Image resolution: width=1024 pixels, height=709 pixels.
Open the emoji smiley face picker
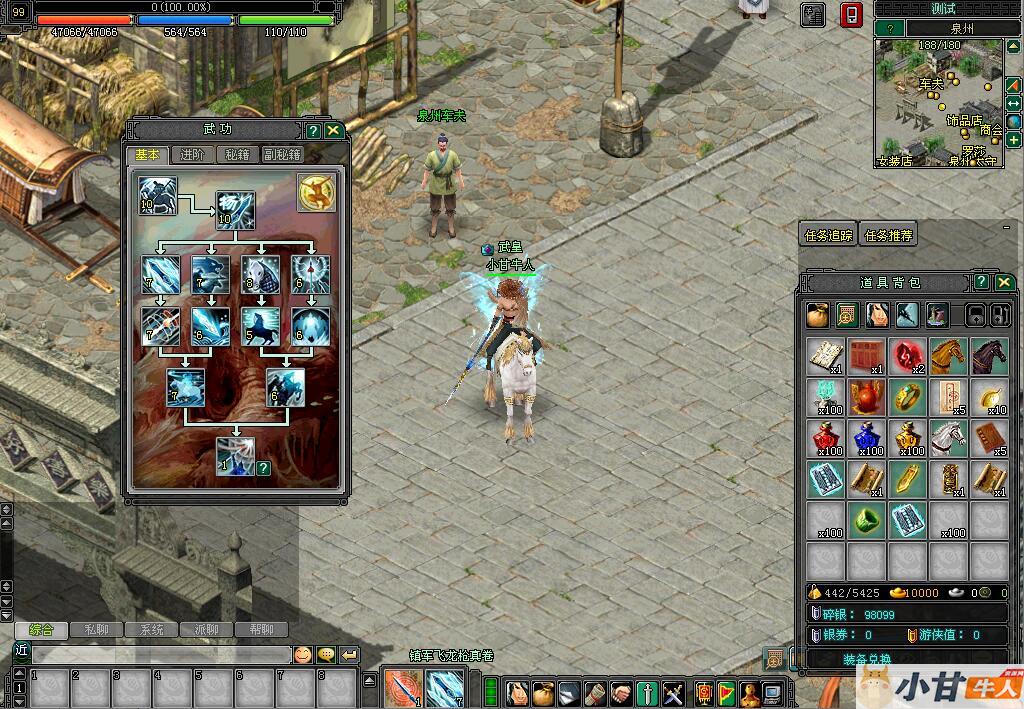pyautogui.click(x=302, y=655)
